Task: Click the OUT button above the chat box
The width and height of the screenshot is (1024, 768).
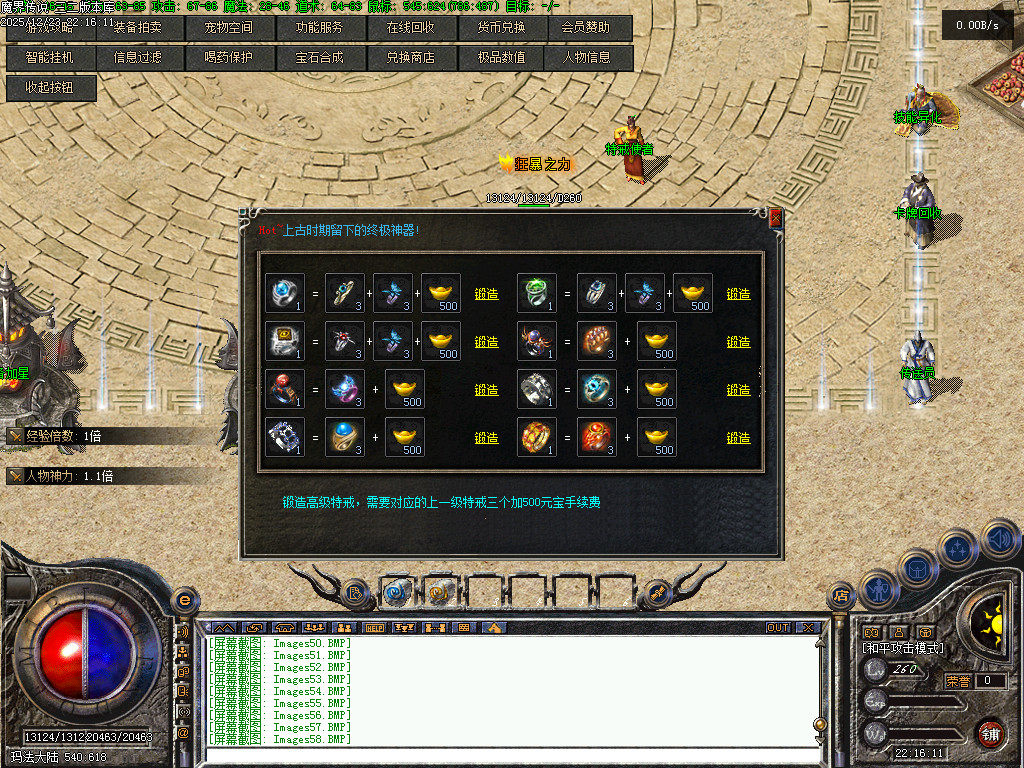Action: tap(778, 628)
